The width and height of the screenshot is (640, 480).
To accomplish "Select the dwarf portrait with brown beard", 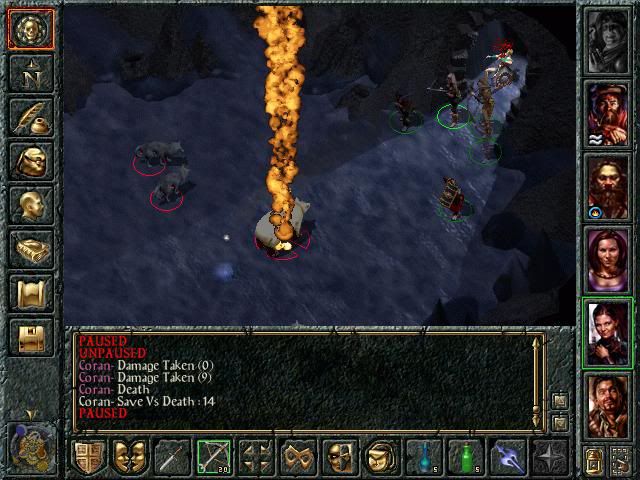I will 608,187.
